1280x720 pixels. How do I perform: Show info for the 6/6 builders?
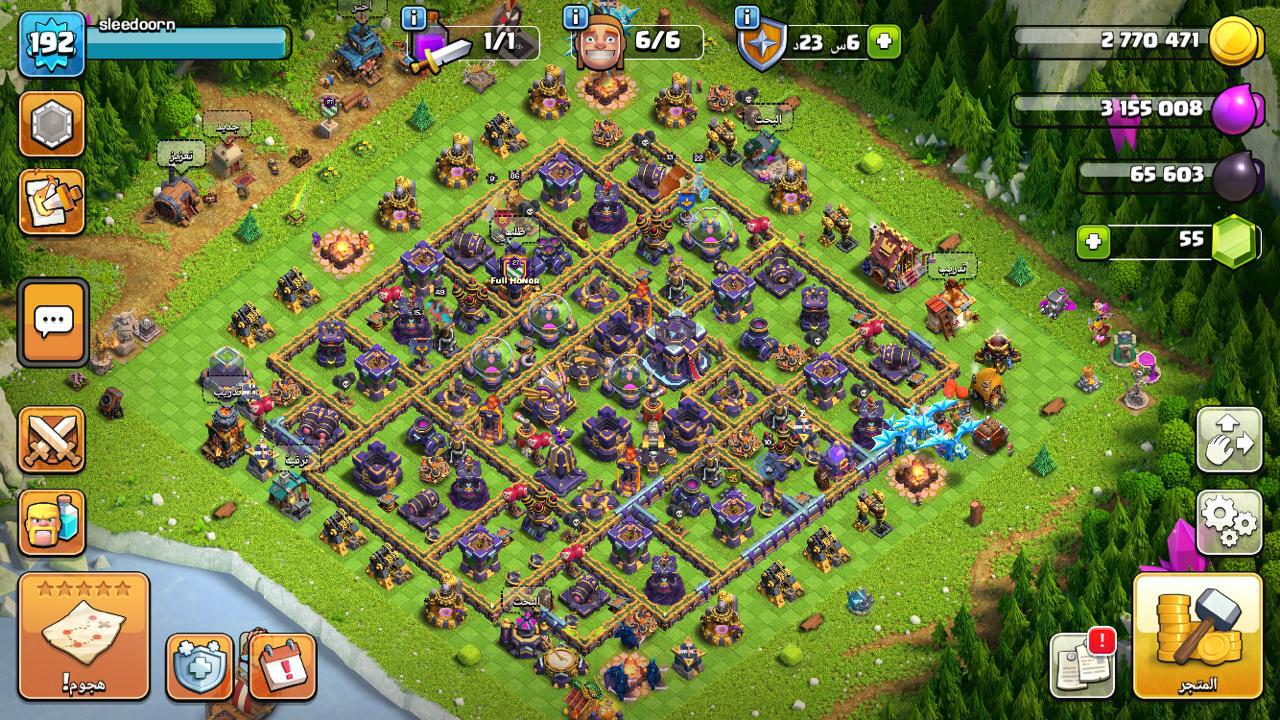point(575,17)
